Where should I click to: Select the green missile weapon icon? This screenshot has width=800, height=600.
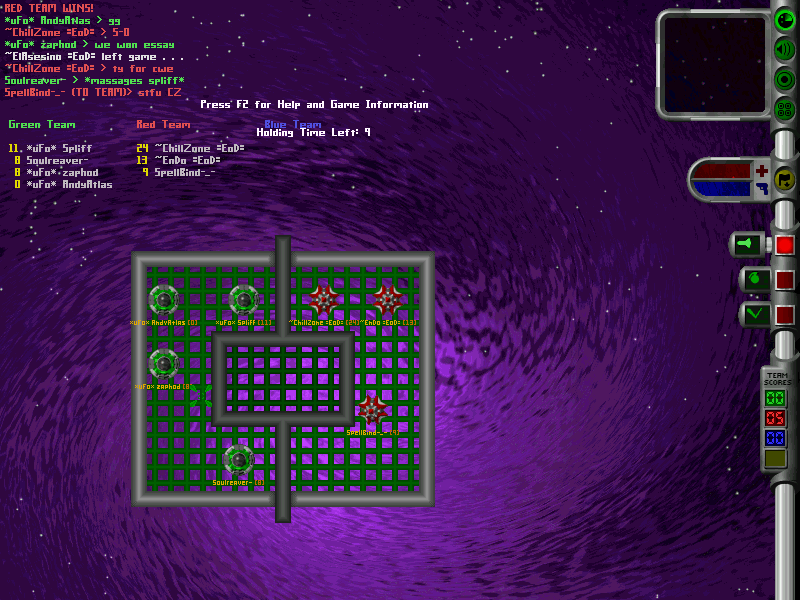pos(747,244)
